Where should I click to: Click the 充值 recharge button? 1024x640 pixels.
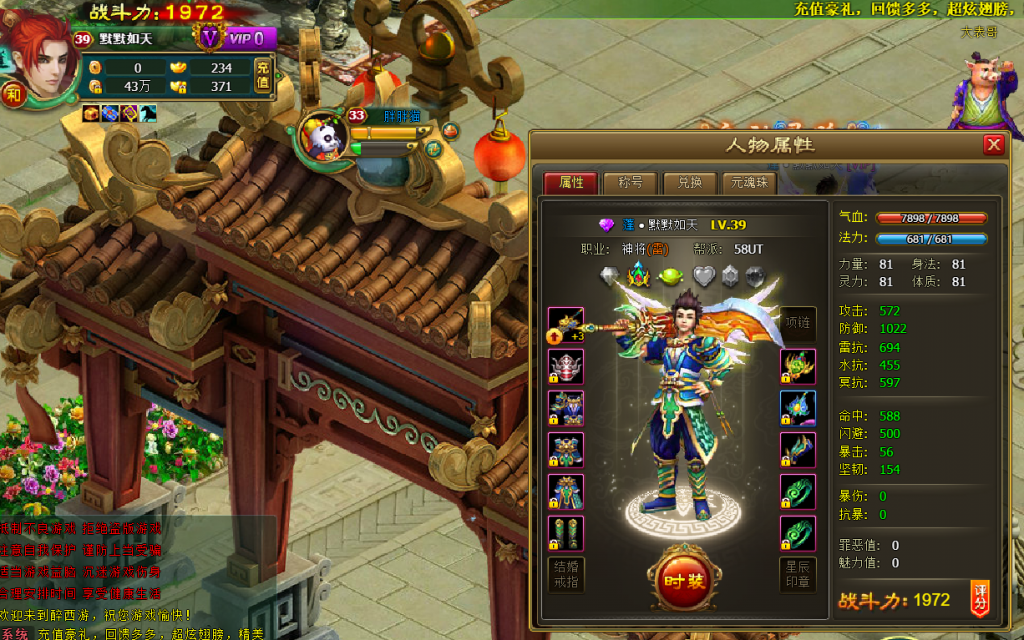point(263,77)
